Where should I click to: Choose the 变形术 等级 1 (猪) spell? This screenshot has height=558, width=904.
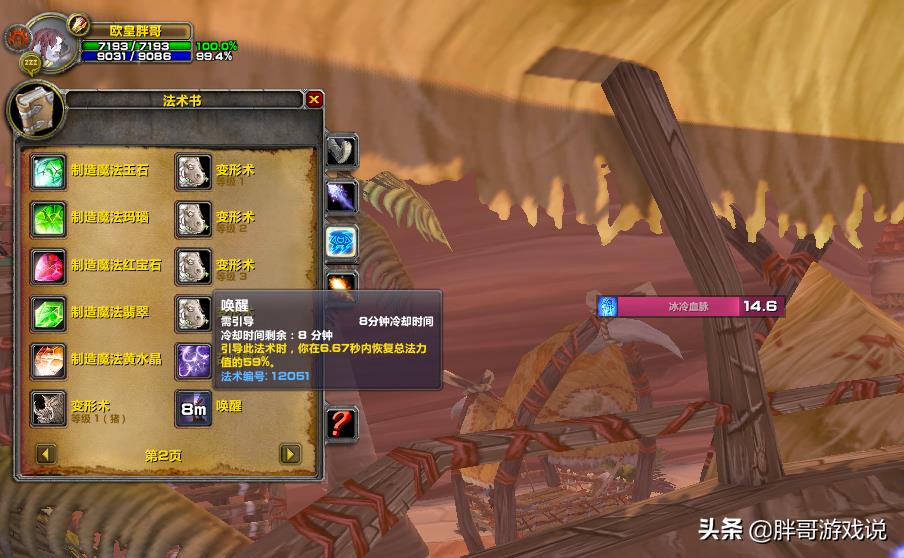(48, 407)
